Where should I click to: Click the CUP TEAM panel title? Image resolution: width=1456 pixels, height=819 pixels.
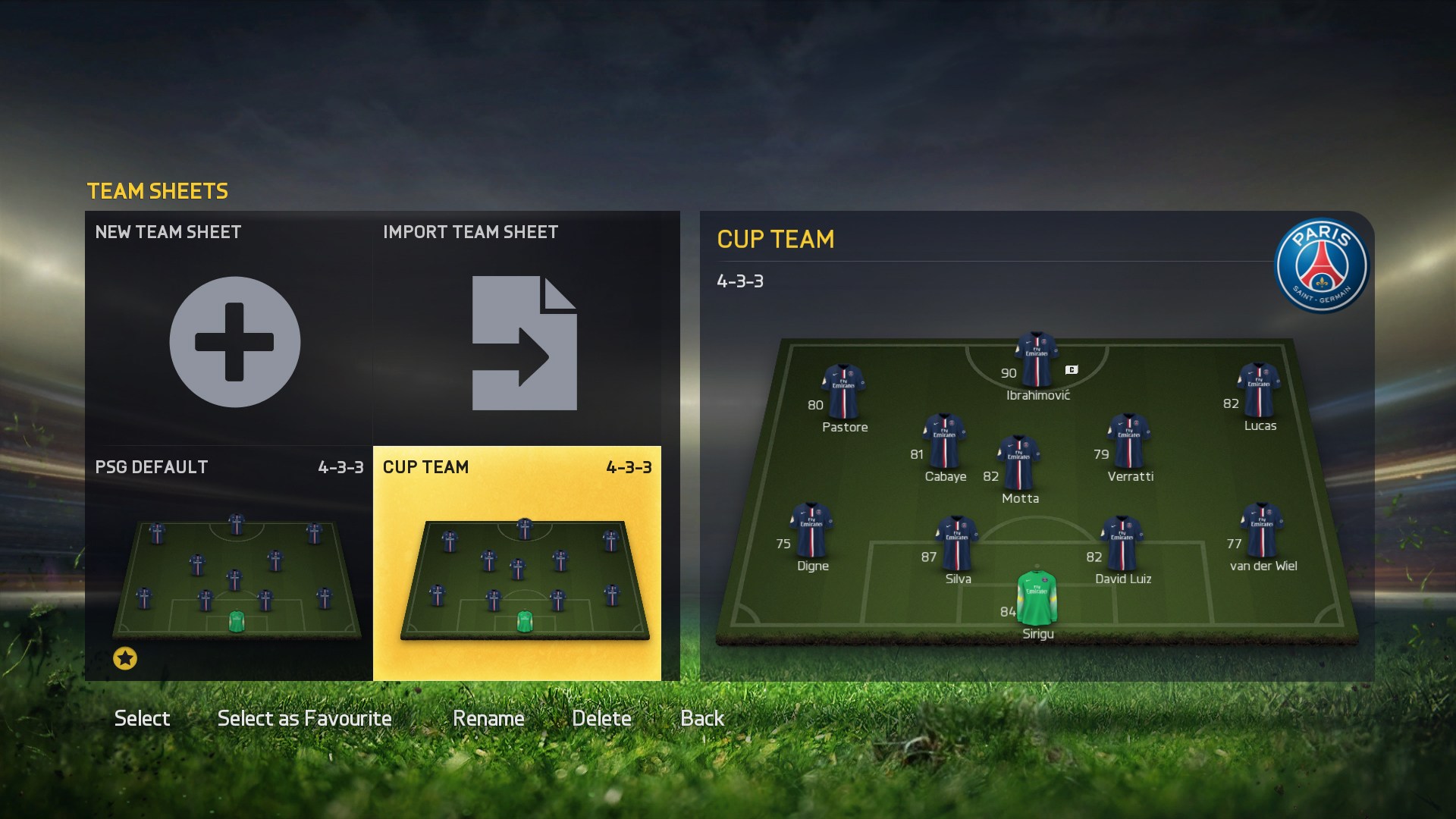click(775, 240)
